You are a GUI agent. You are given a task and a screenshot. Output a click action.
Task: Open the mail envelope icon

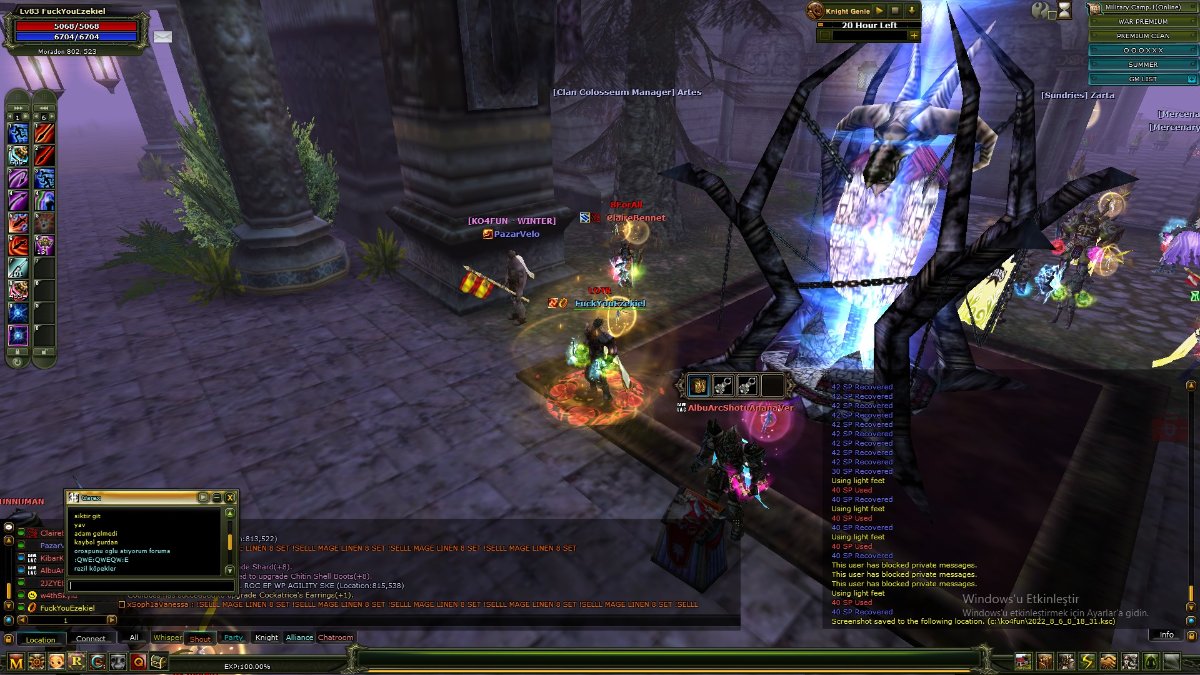coord(162,37)
